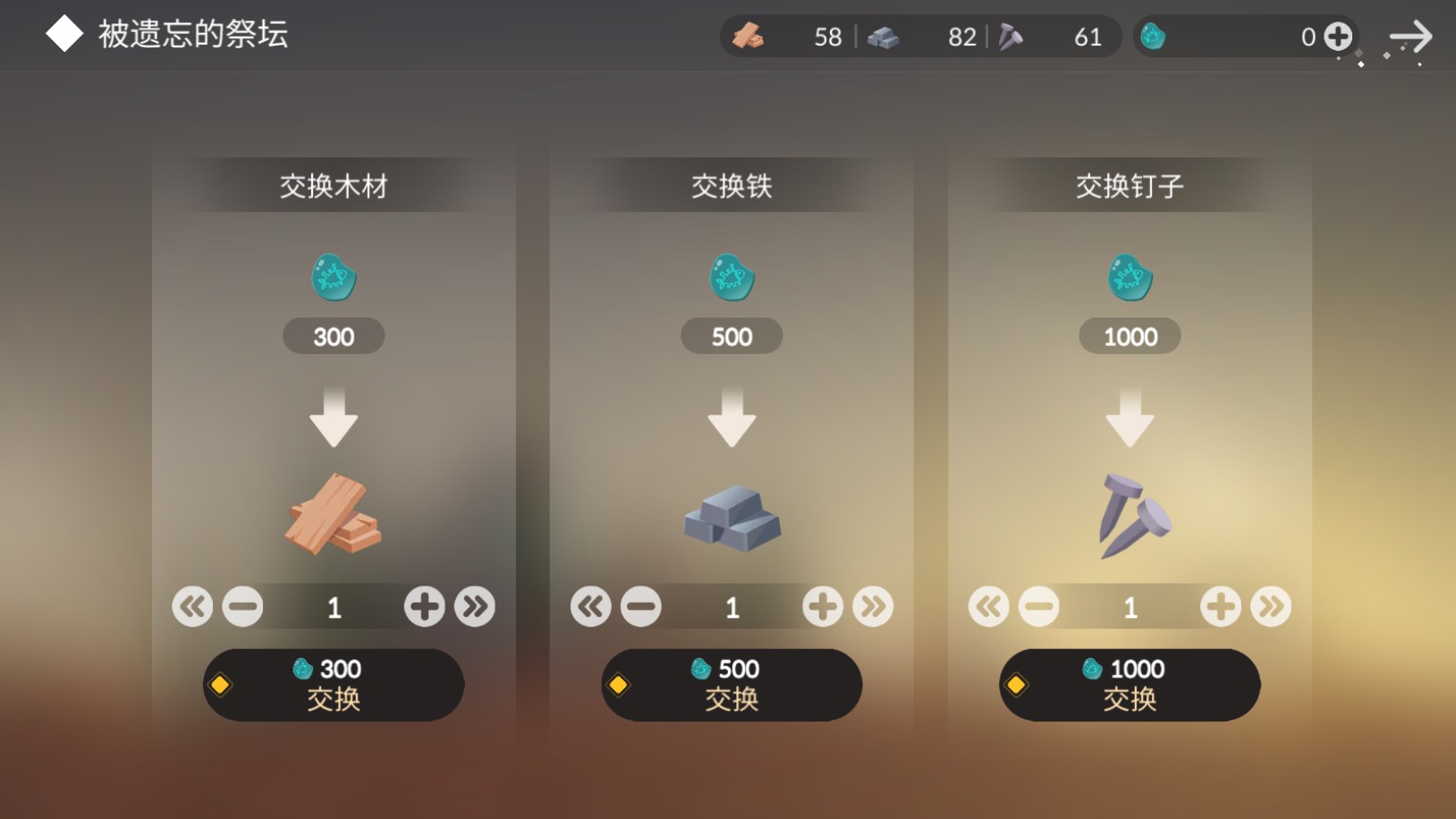The image size is (1456, 819).
Task: Increase iron exchange quantity with plus stepper
Action: point(823,605)
